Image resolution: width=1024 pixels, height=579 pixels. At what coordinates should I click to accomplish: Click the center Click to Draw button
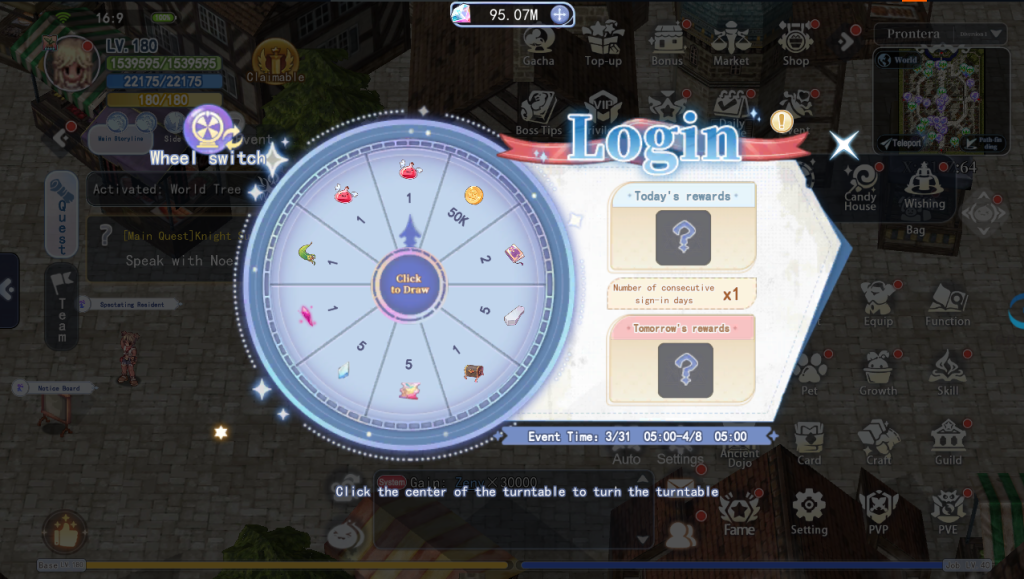pyautogui.click(x=408, y=284)
